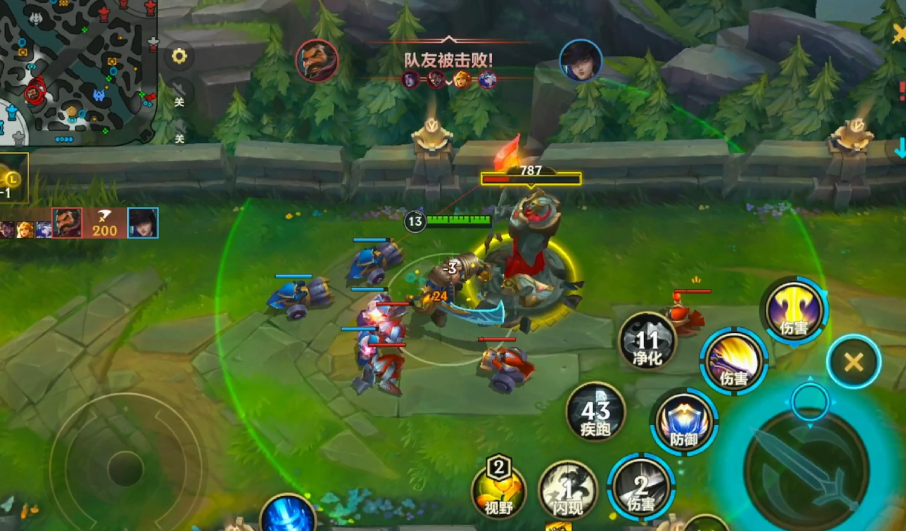Tap the dark-haired champion portrait at top
This screenshot has width=906, height=531.
pyautogui.click(x=580, y=60)
